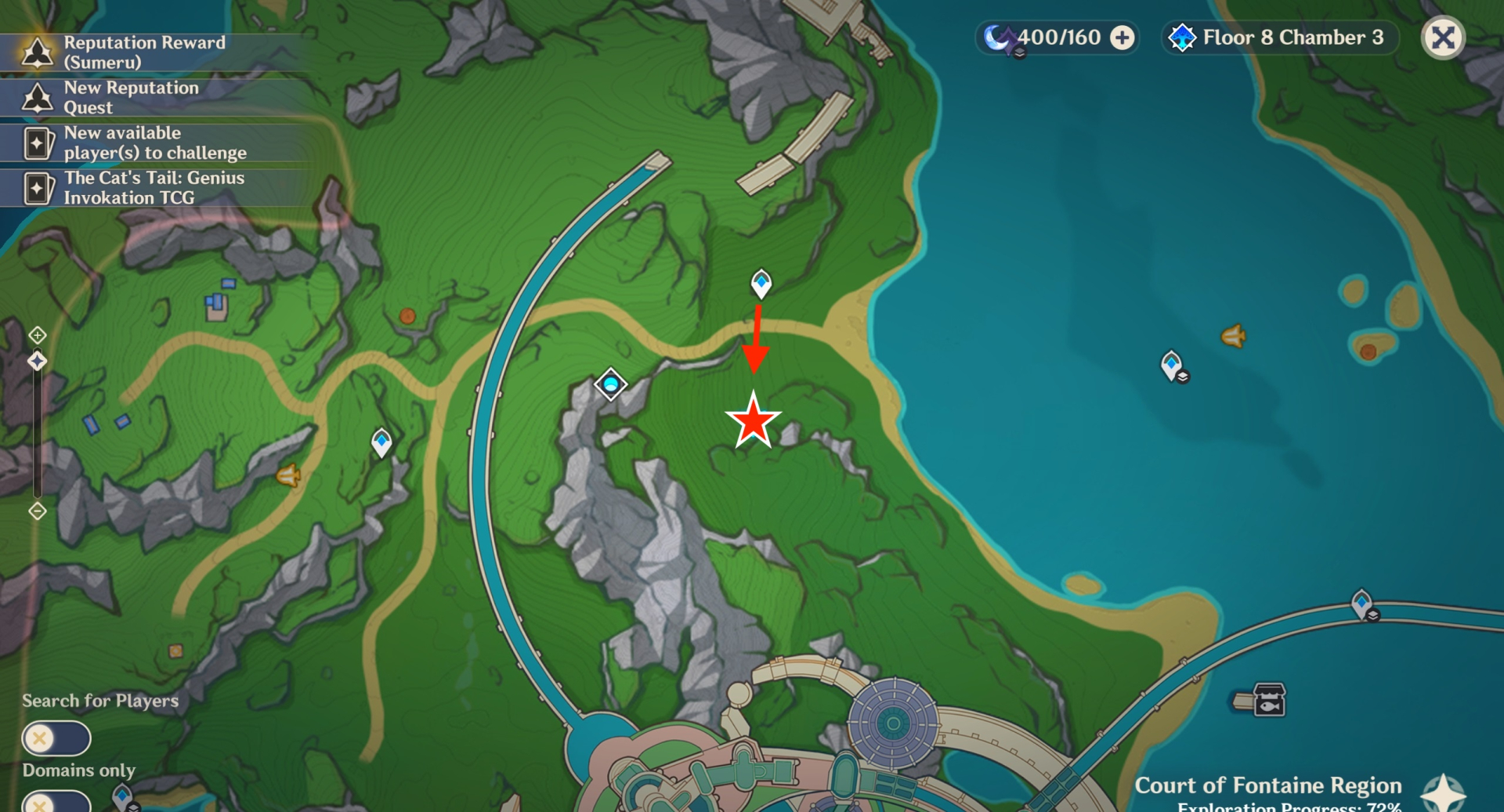Screen dimensions: 1504x812
Task: Open the Court of Fontaine Region star button
Action: pyautogui.click(x=1443, y=792)
